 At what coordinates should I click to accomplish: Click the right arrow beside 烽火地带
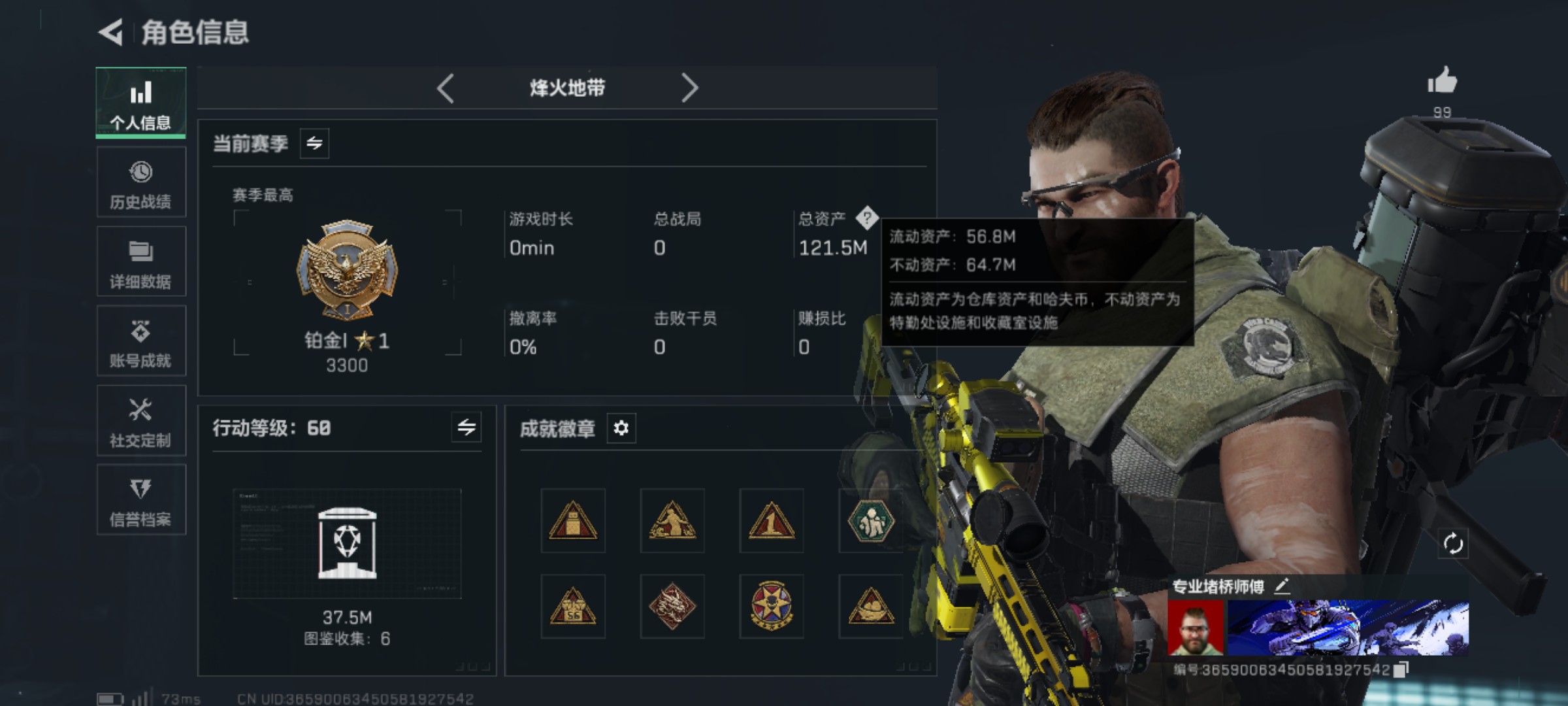coord(689,88)
